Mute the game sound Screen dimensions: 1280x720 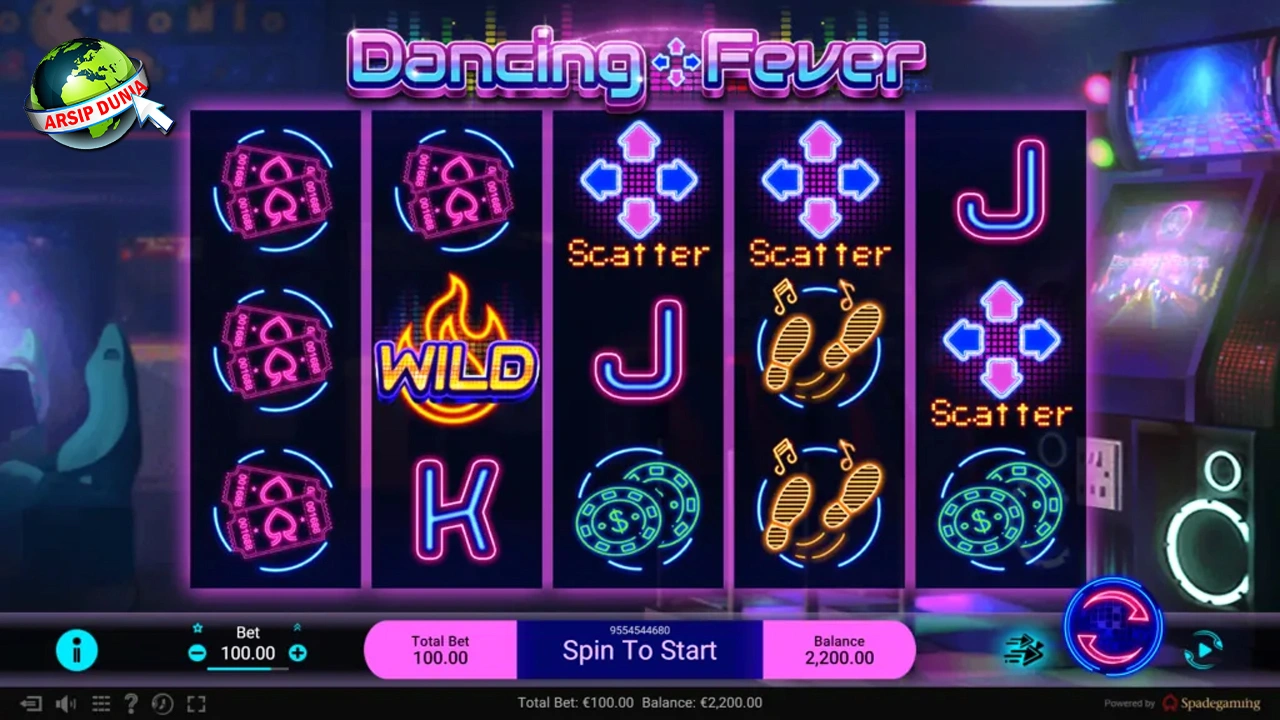point(65,703)
